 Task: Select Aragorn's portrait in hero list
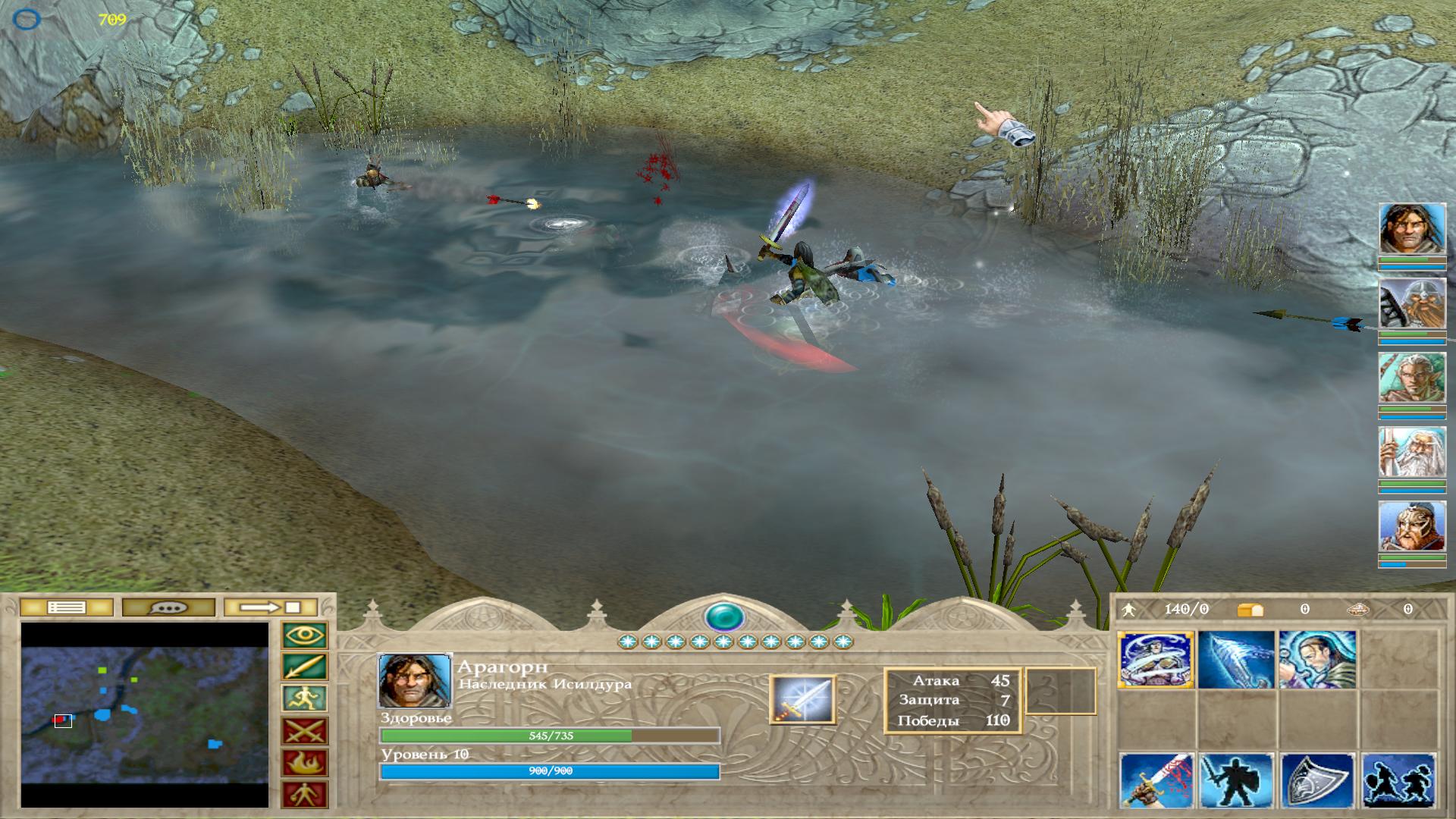point(1411,228)
